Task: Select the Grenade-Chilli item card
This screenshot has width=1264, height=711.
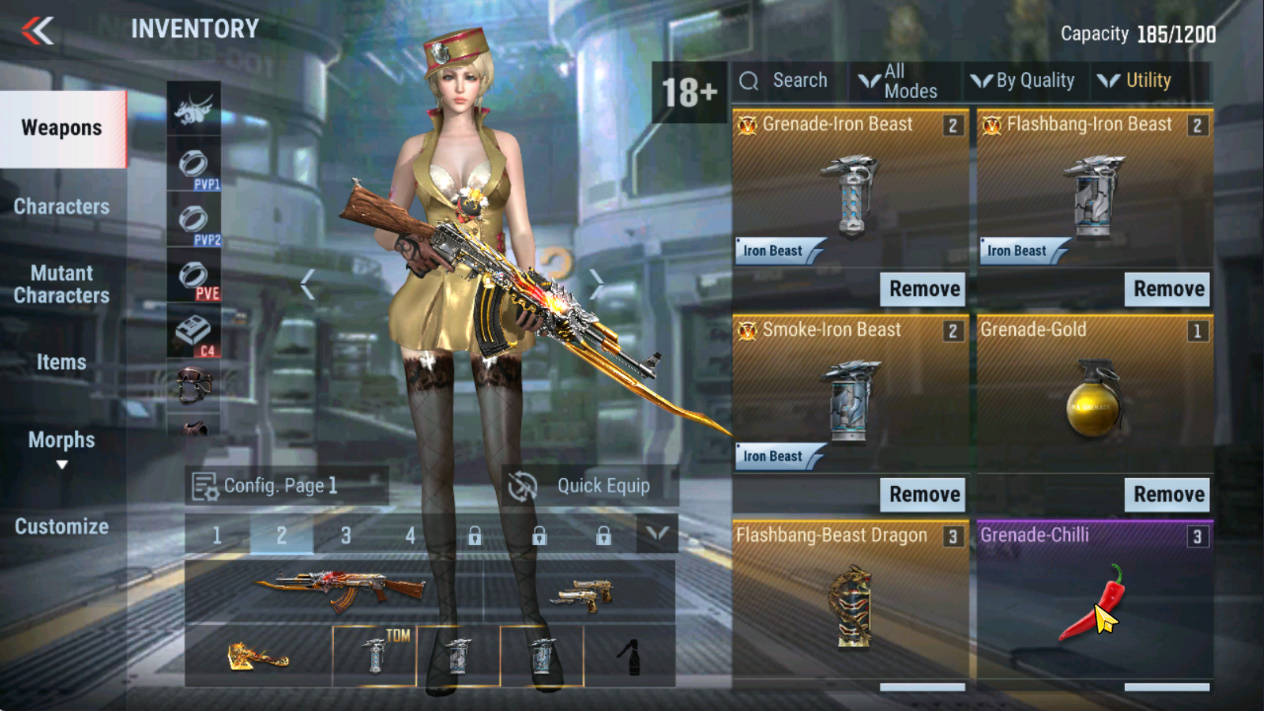Action: 1095,600
